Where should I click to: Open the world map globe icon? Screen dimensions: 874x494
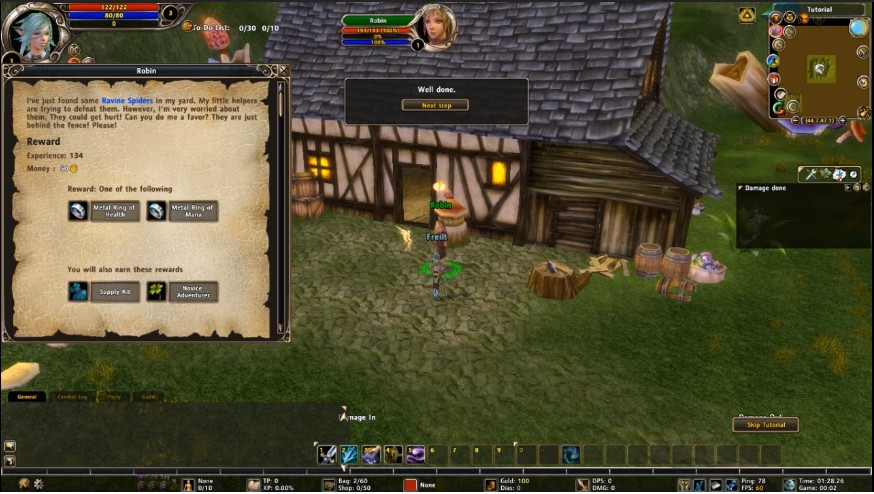click(x=858, y=28)
